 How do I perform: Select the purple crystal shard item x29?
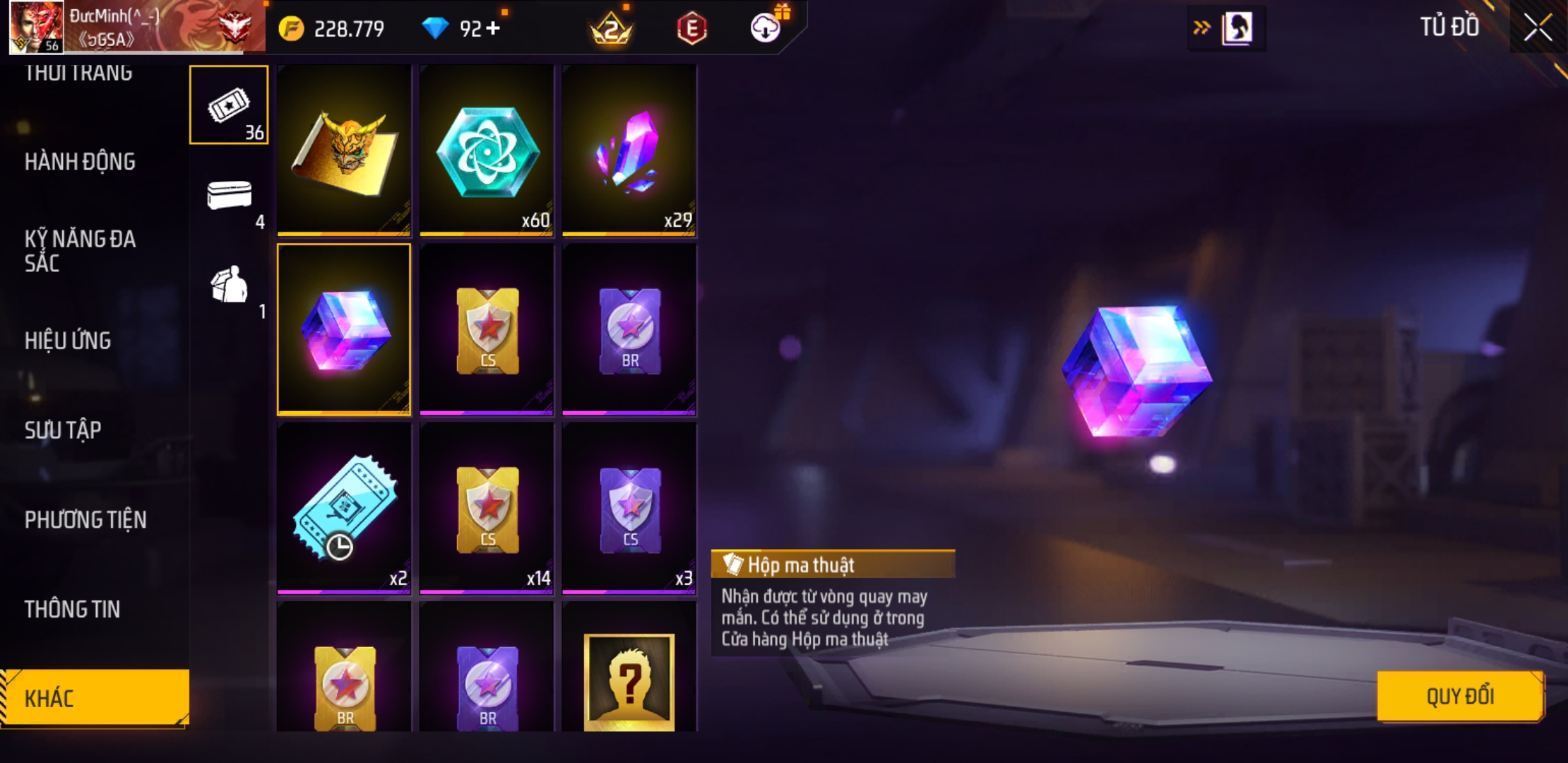coord(629,150)
